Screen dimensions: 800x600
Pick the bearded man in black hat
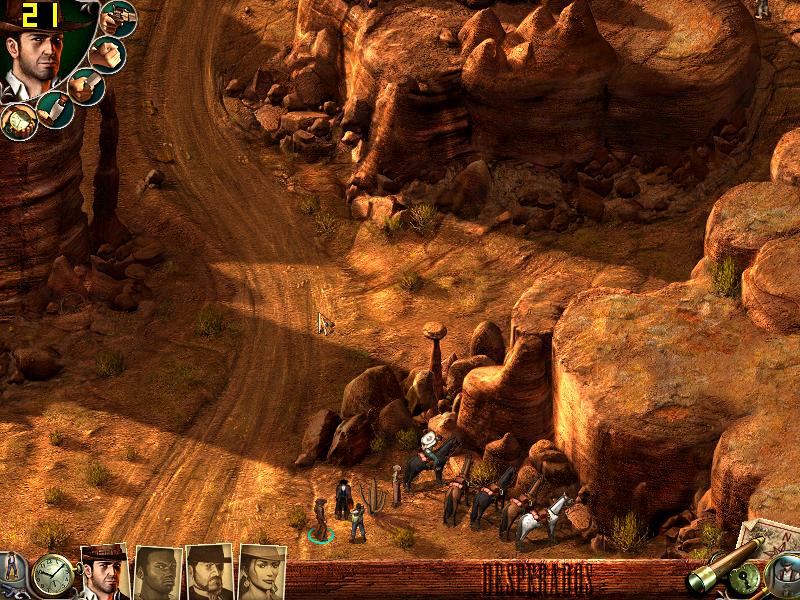click(210, 573)
